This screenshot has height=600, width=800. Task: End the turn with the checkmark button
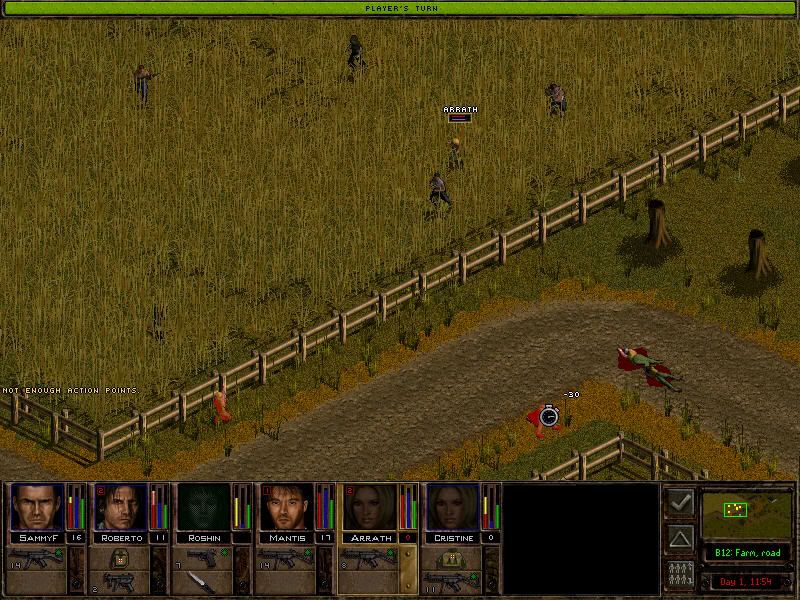point(680,503)
